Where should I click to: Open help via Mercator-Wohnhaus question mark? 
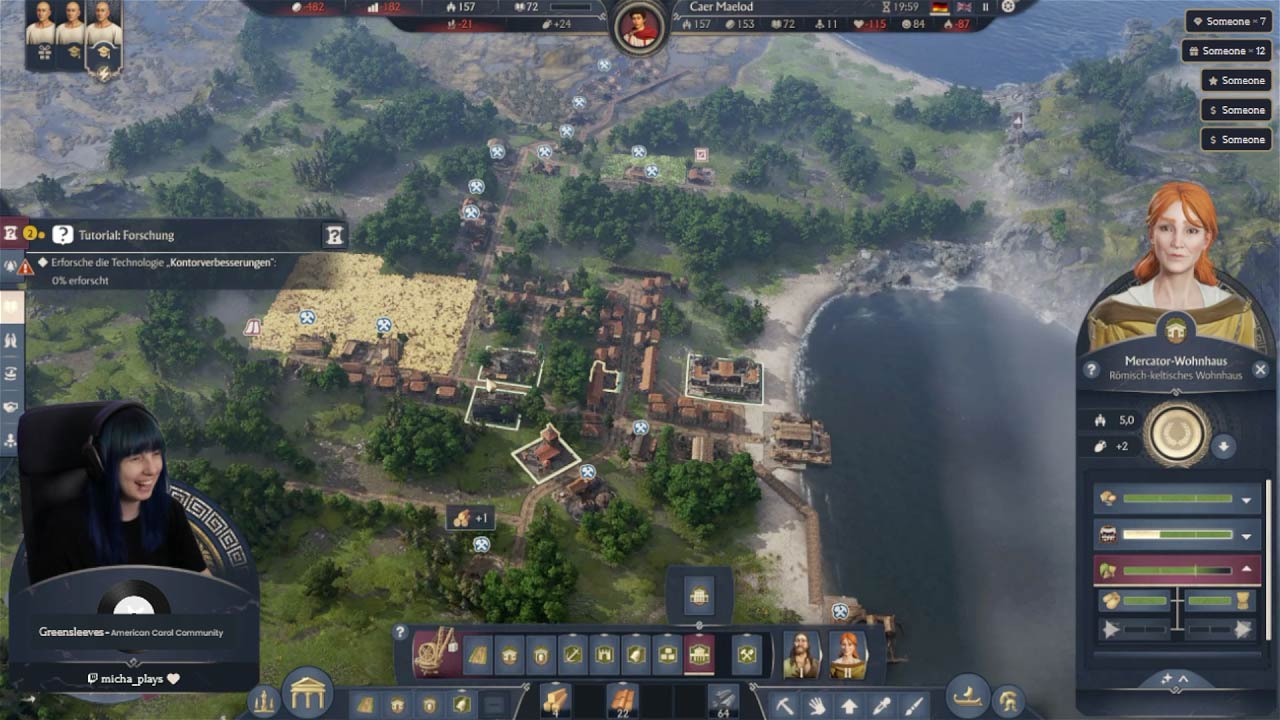[x=1091, y=371]
